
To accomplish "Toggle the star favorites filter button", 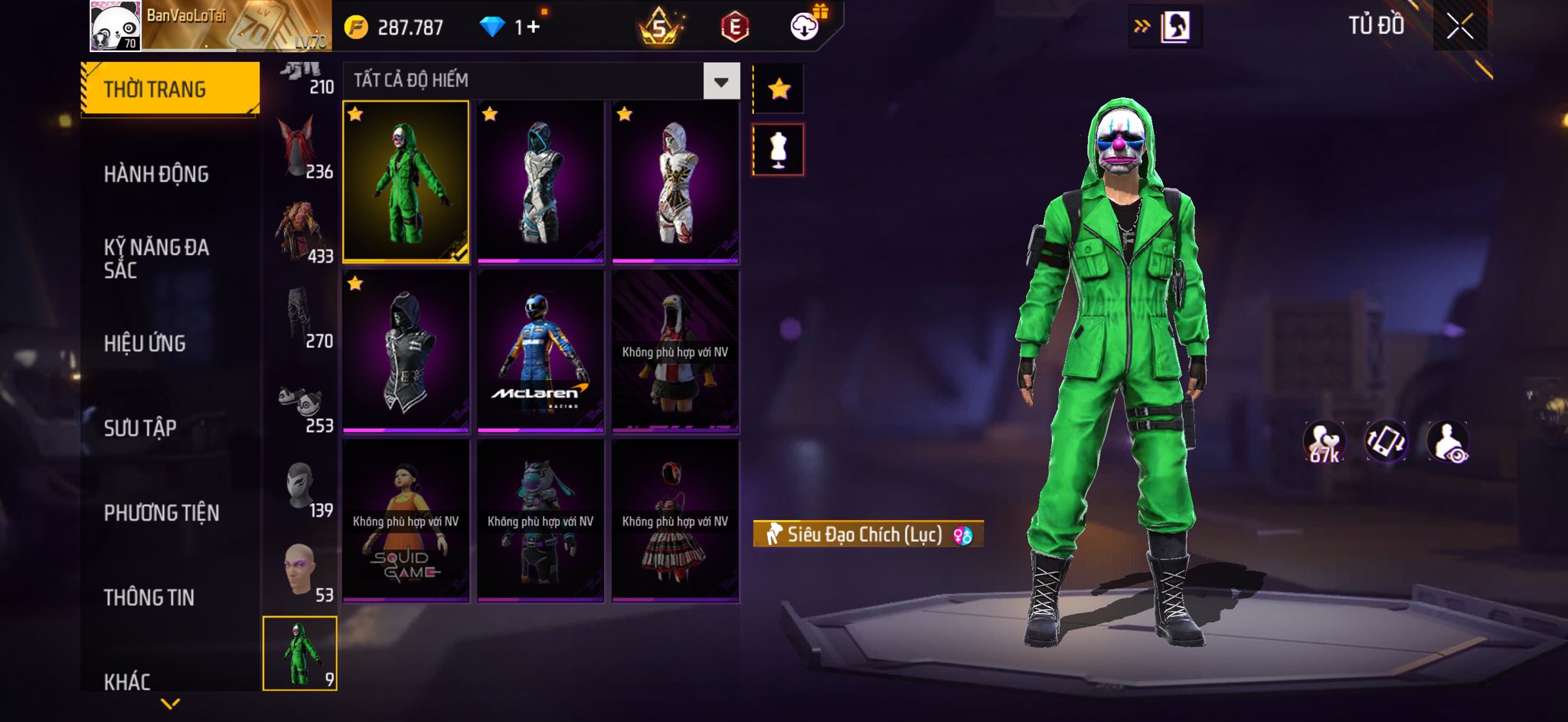I will click(779, 90).
